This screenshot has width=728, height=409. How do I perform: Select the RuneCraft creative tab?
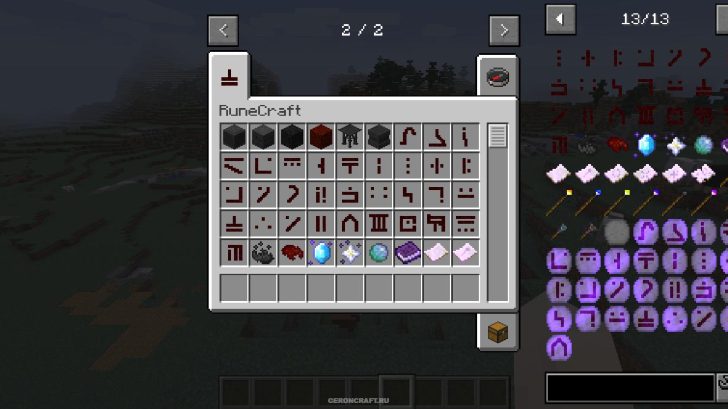(229, 76)
